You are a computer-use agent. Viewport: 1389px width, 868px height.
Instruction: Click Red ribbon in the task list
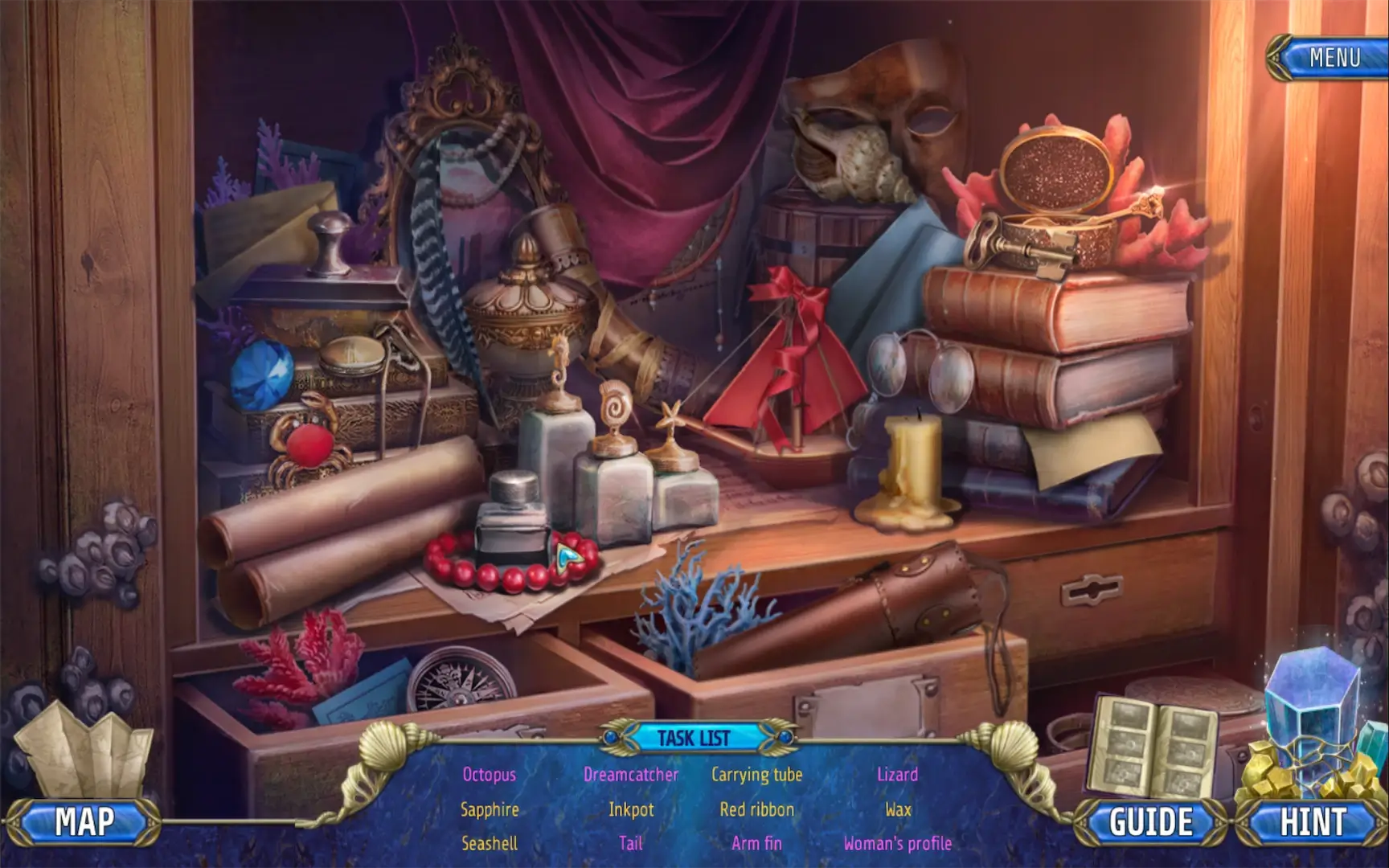tap(756, 809)
